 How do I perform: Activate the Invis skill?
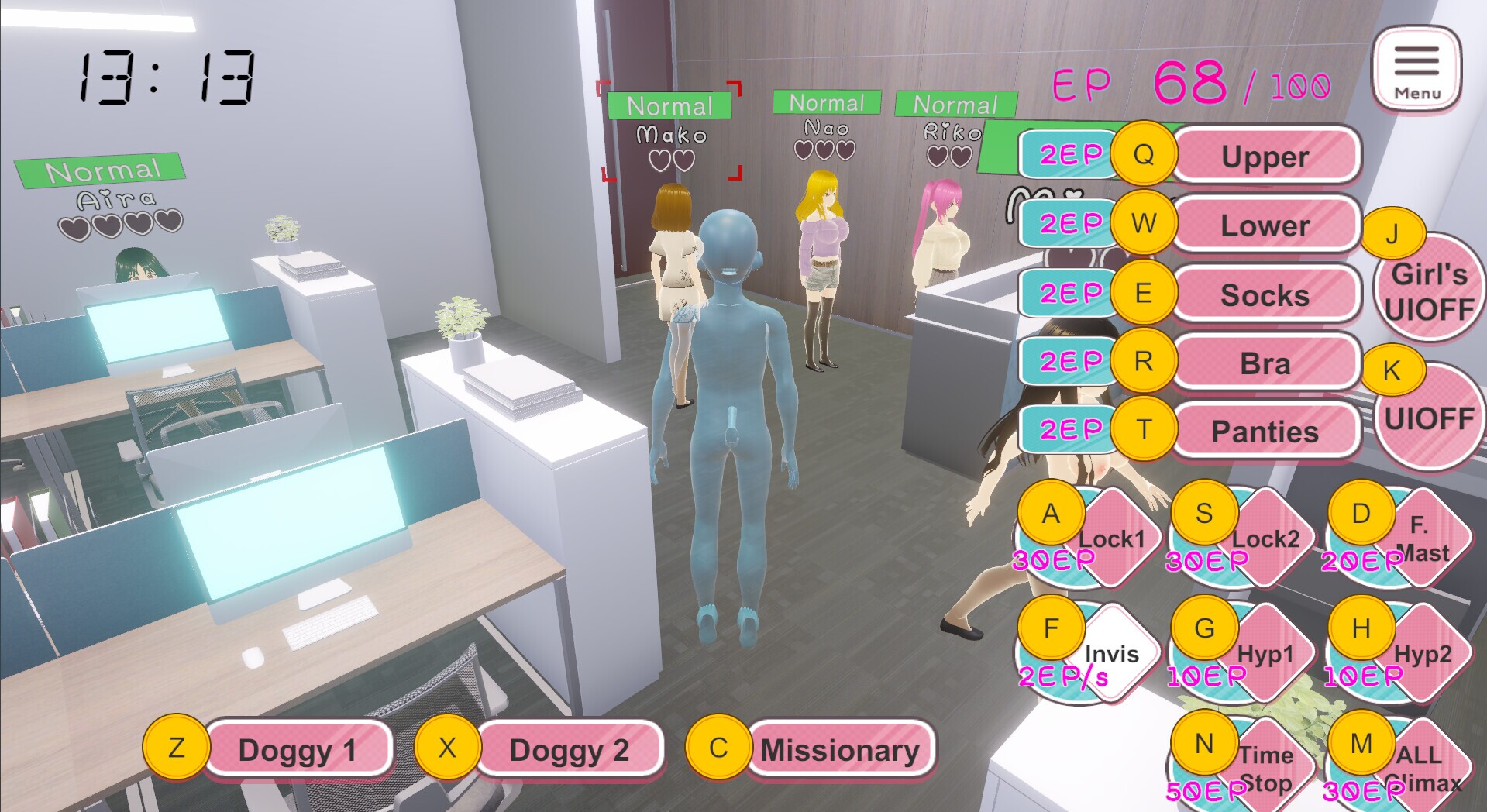(x=1111, y=654)
